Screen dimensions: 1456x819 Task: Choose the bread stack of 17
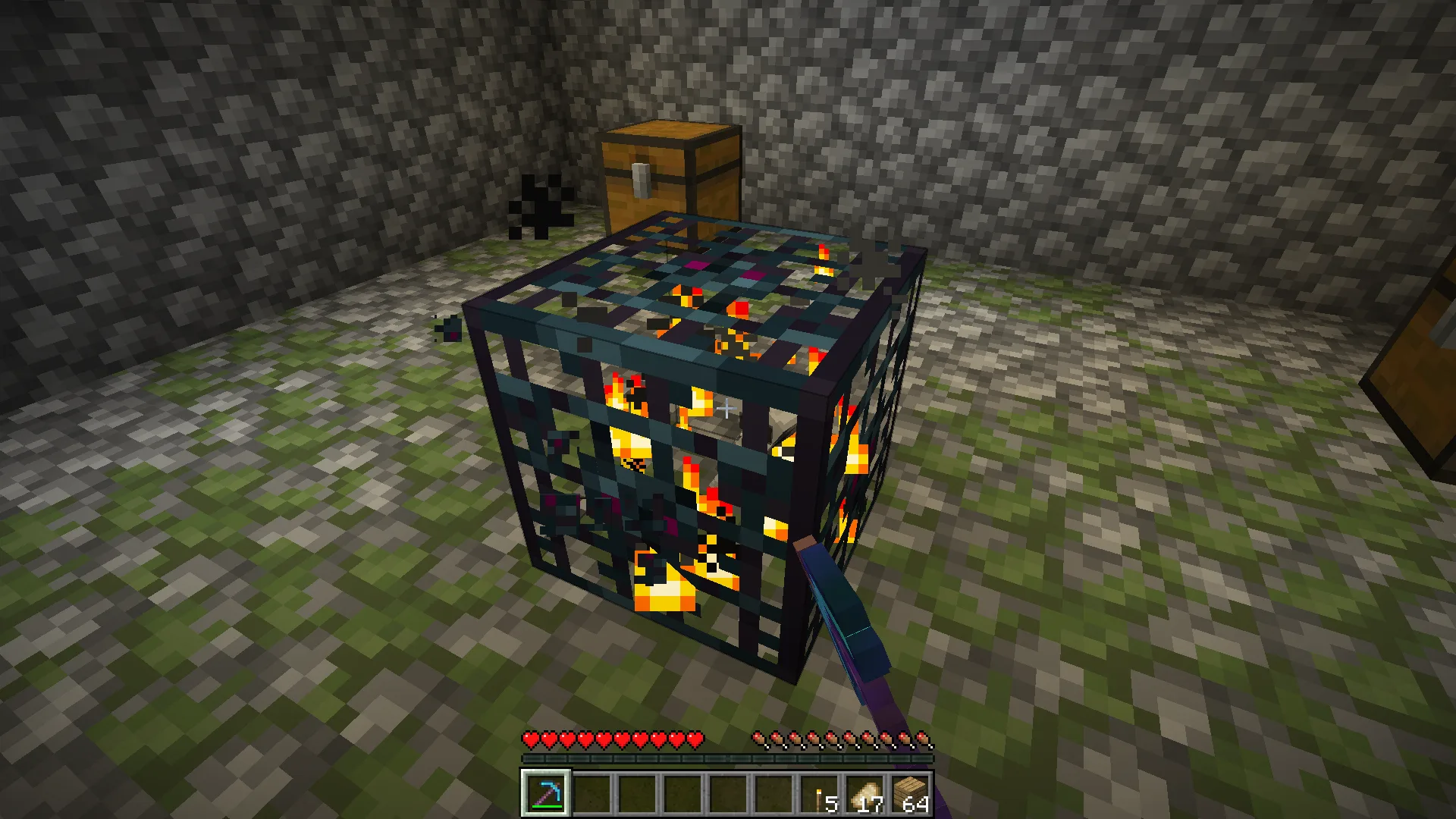(x=865, y=794)
